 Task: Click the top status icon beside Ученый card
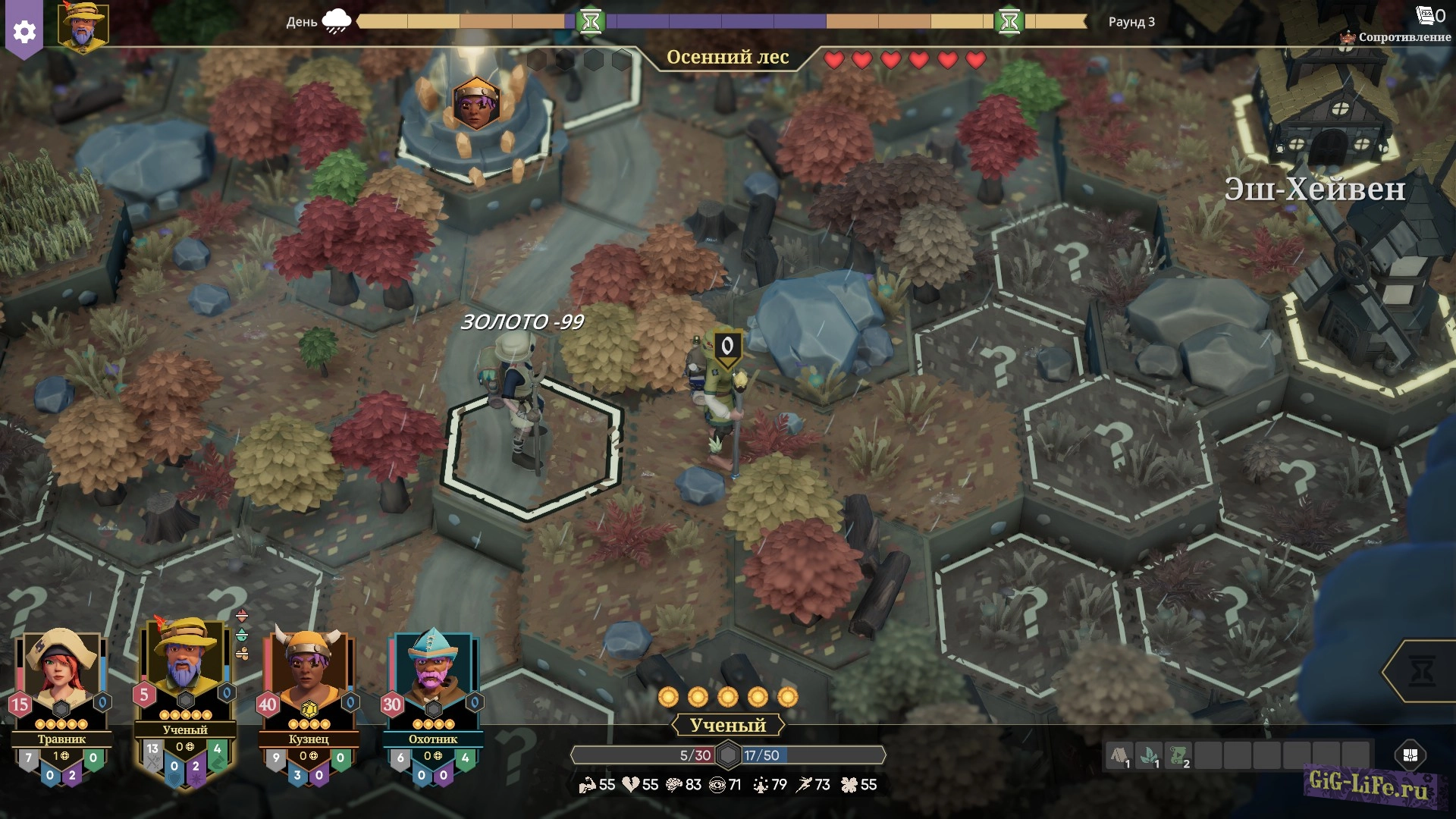coord(242,615)
